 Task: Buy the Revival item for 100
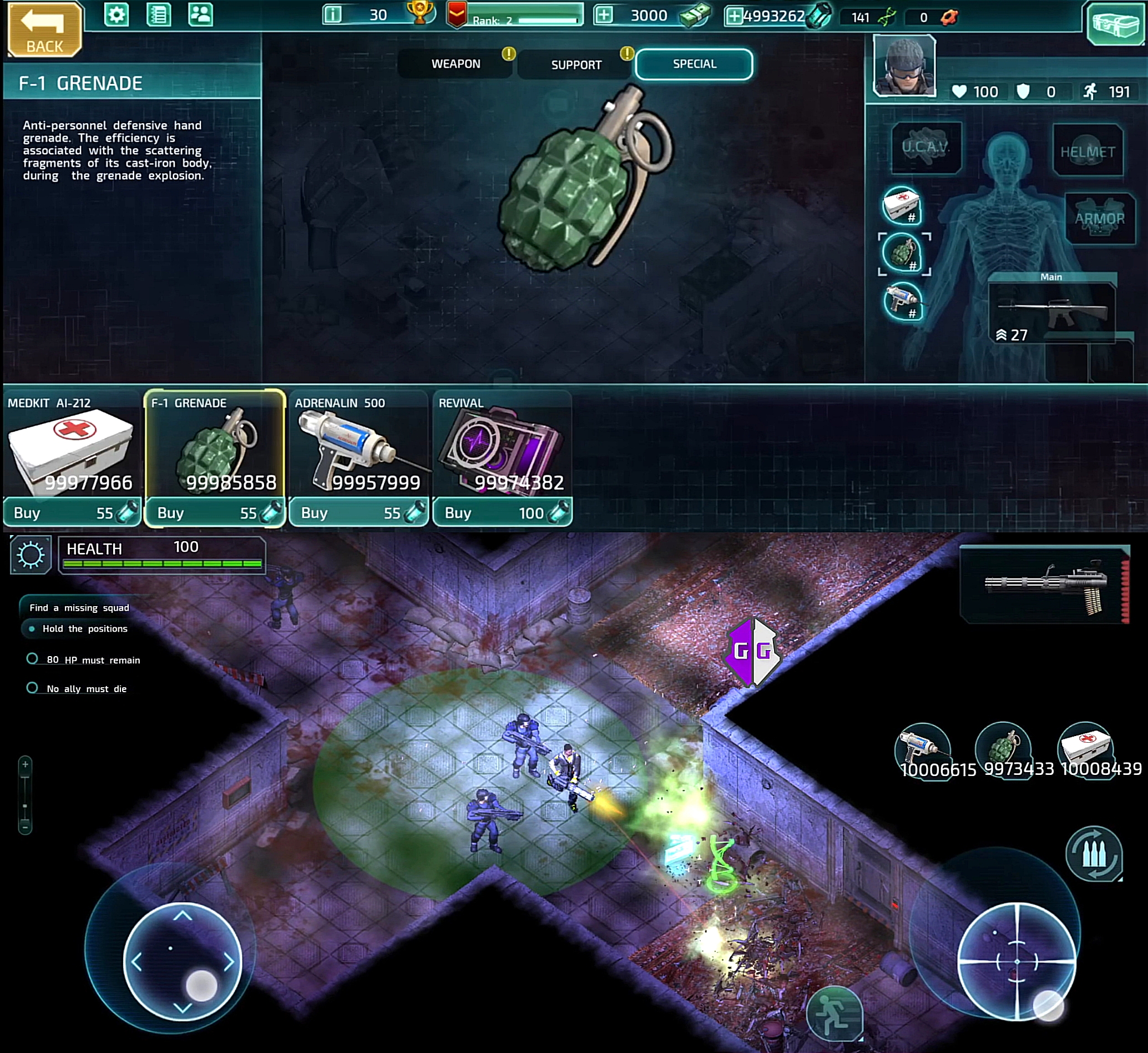tap(502, 513)
